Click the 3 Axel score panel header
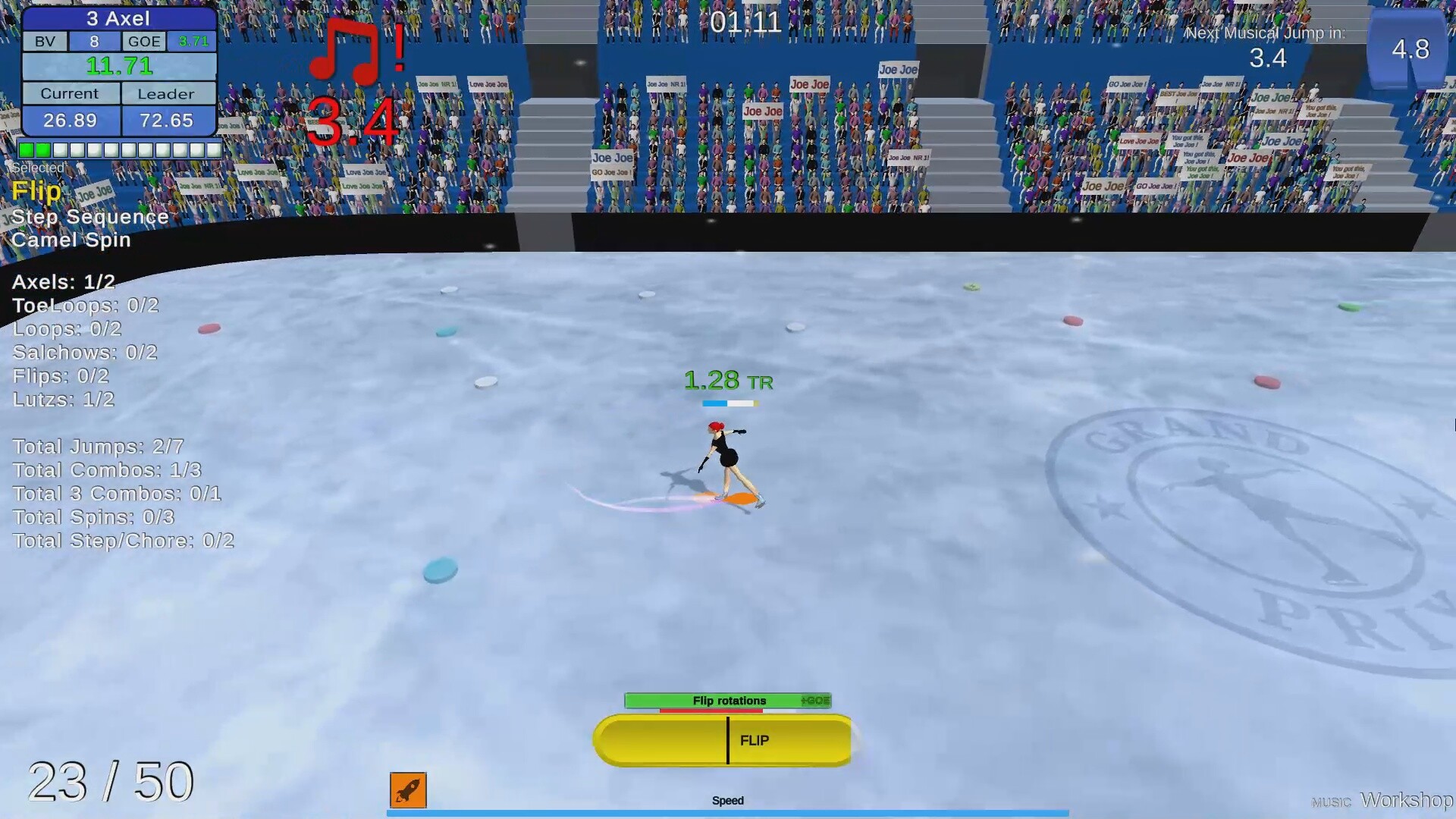The height and width of the screenshot is (819, 1456). click(x=118, y=18)
